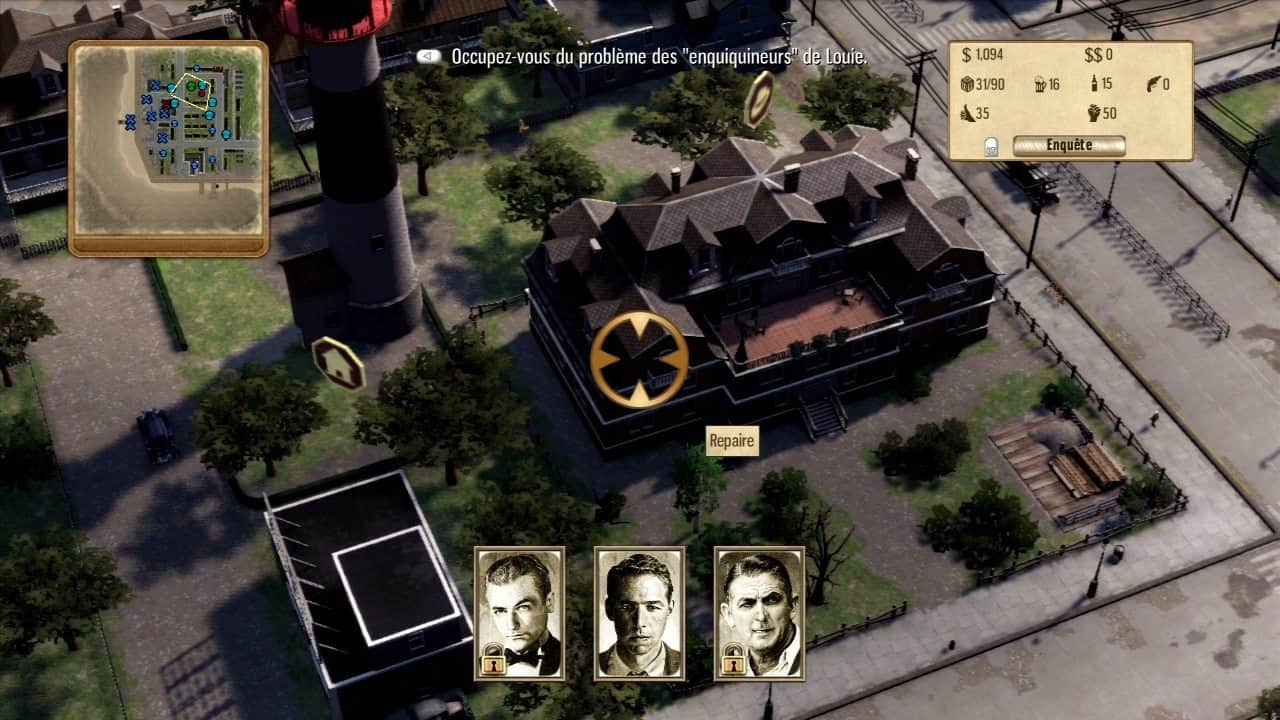Screen dimensions: 1280x720
Task: Choose the locked portrait of the bow-tie gangster
Action: [520, 613]
